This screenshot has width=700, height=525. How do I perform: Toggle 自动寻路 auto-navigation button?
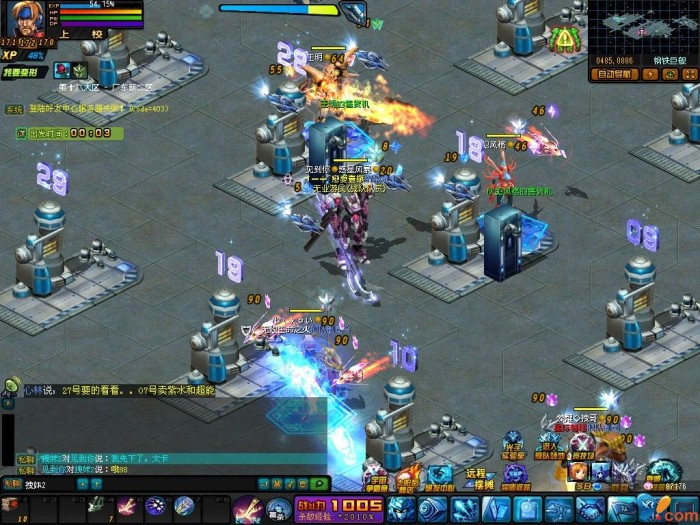(x=613, y=74)
